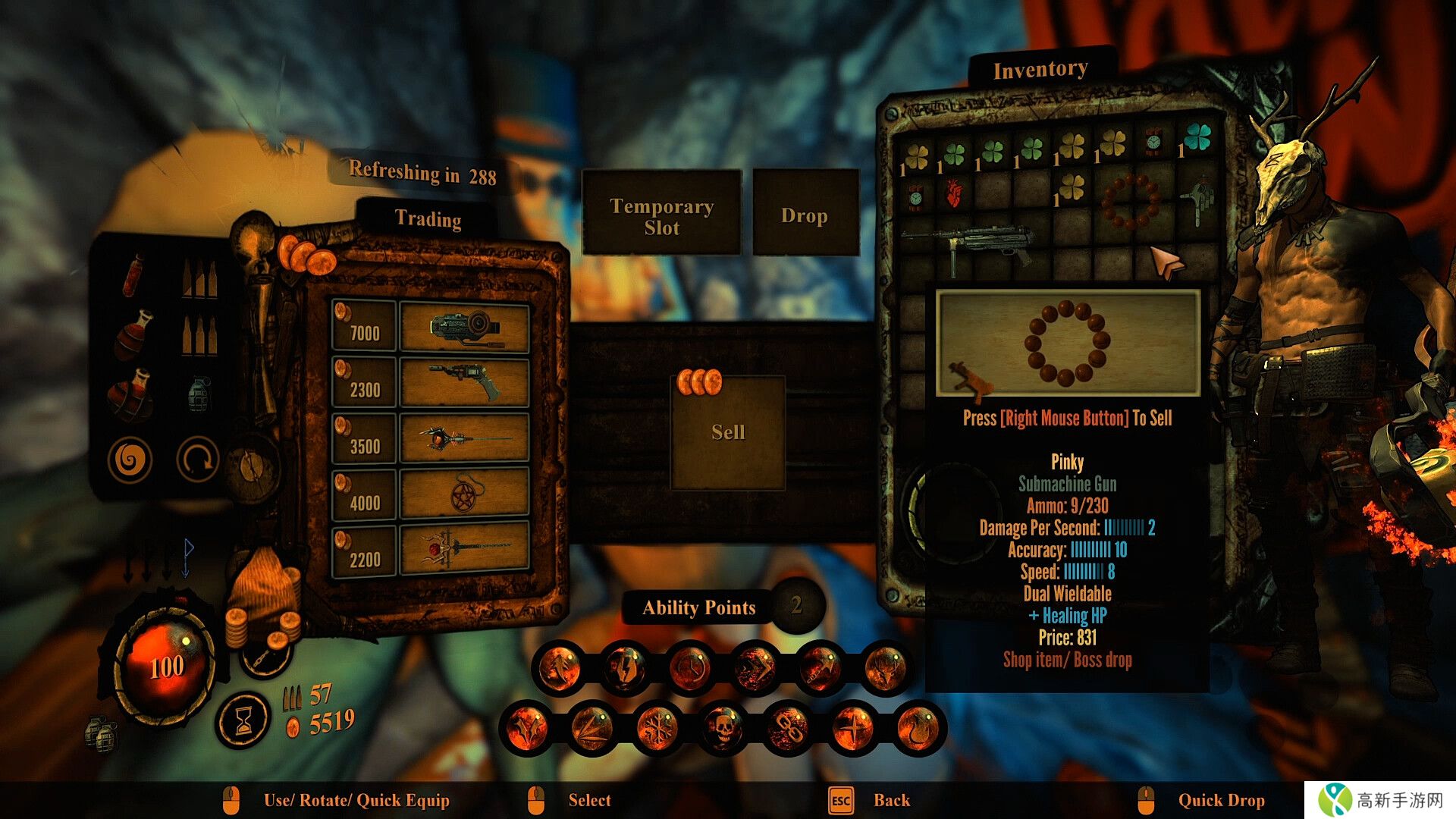1456x819 pixels.
Task: Activate the snowflake ability orb
Action: 657,728
